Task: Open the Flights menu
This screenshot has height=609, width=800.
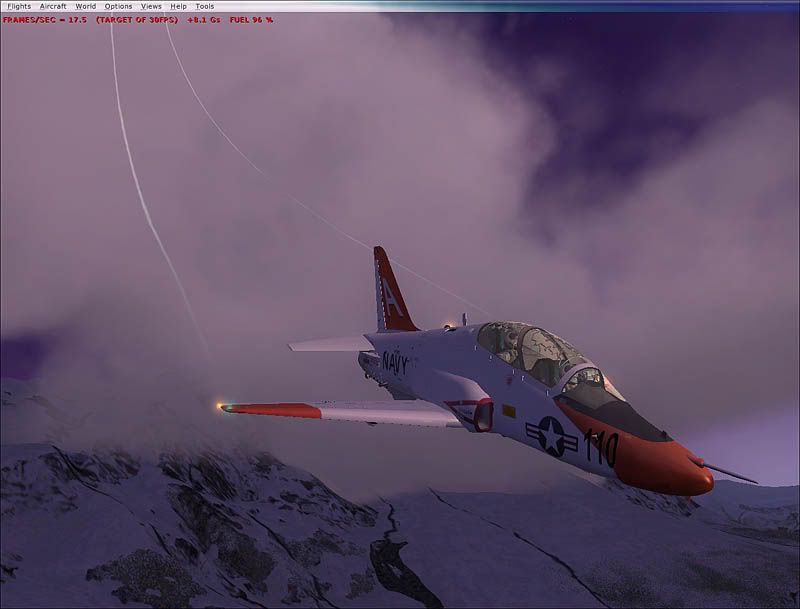Action: pyautogui.click(x=19, y=6)
